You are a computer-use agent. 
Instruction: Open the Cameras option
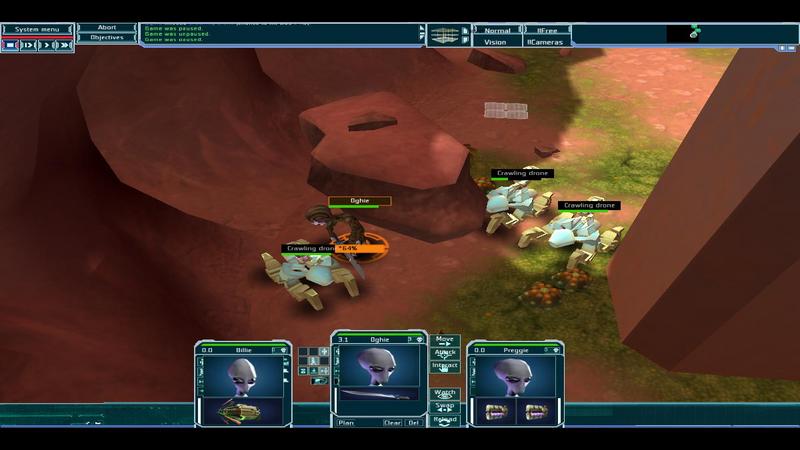(x=547, y=42)
